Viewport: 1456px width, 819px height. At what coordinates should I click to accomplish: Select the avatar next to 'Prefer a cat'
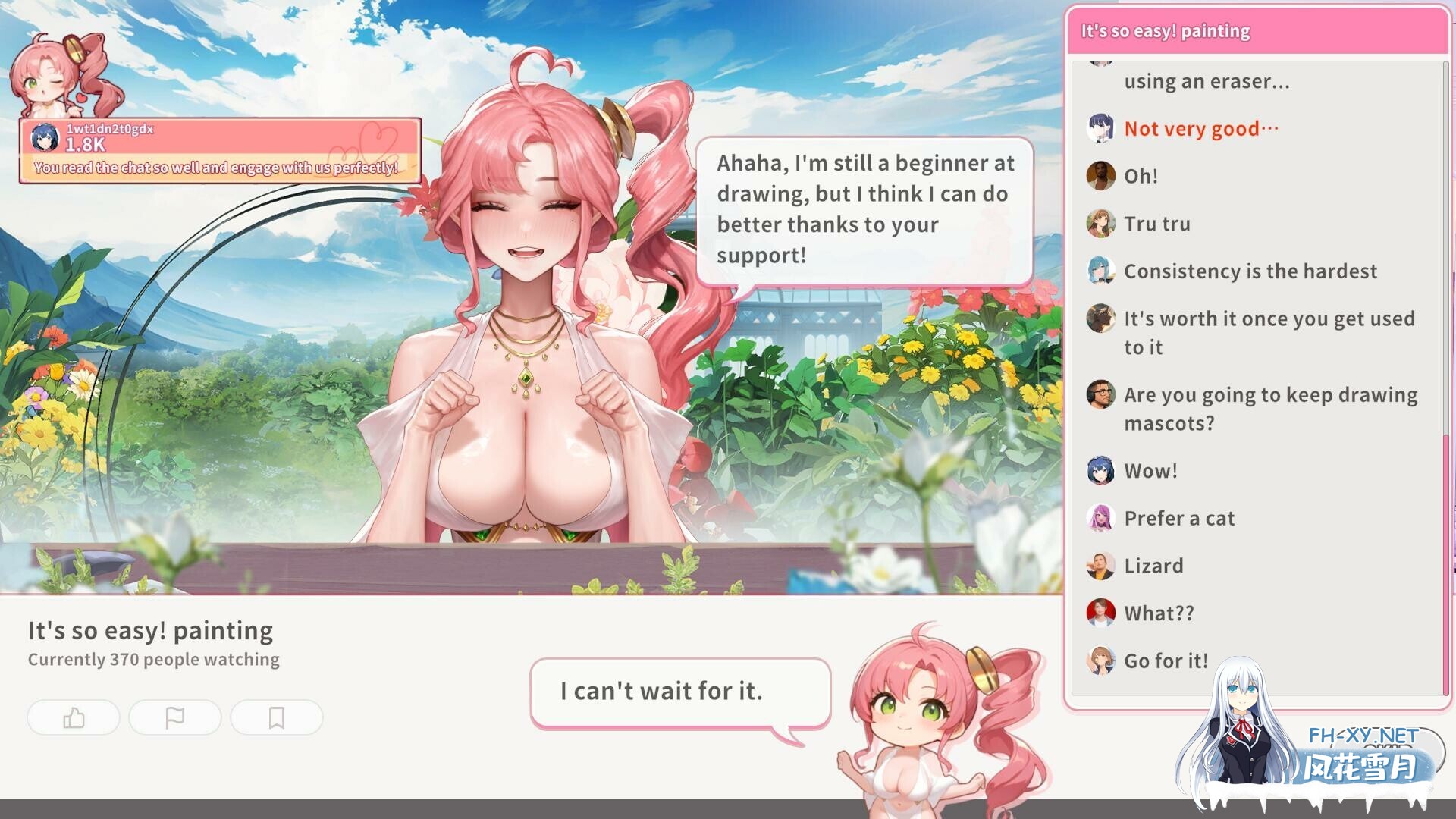(x=1100, y=518)
